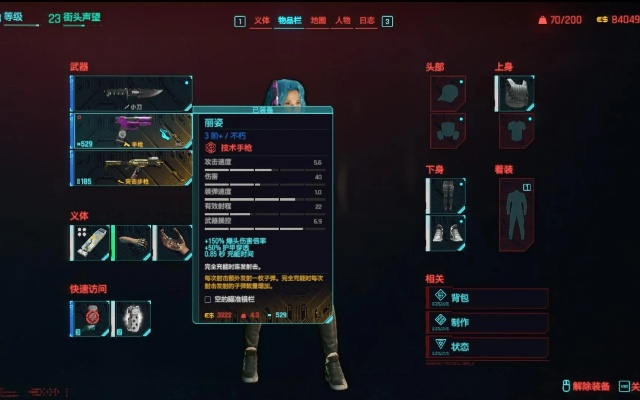Open the 背包 (Backpack) menu
This screenshot has width=640, height=400.
tap(487, 298)
